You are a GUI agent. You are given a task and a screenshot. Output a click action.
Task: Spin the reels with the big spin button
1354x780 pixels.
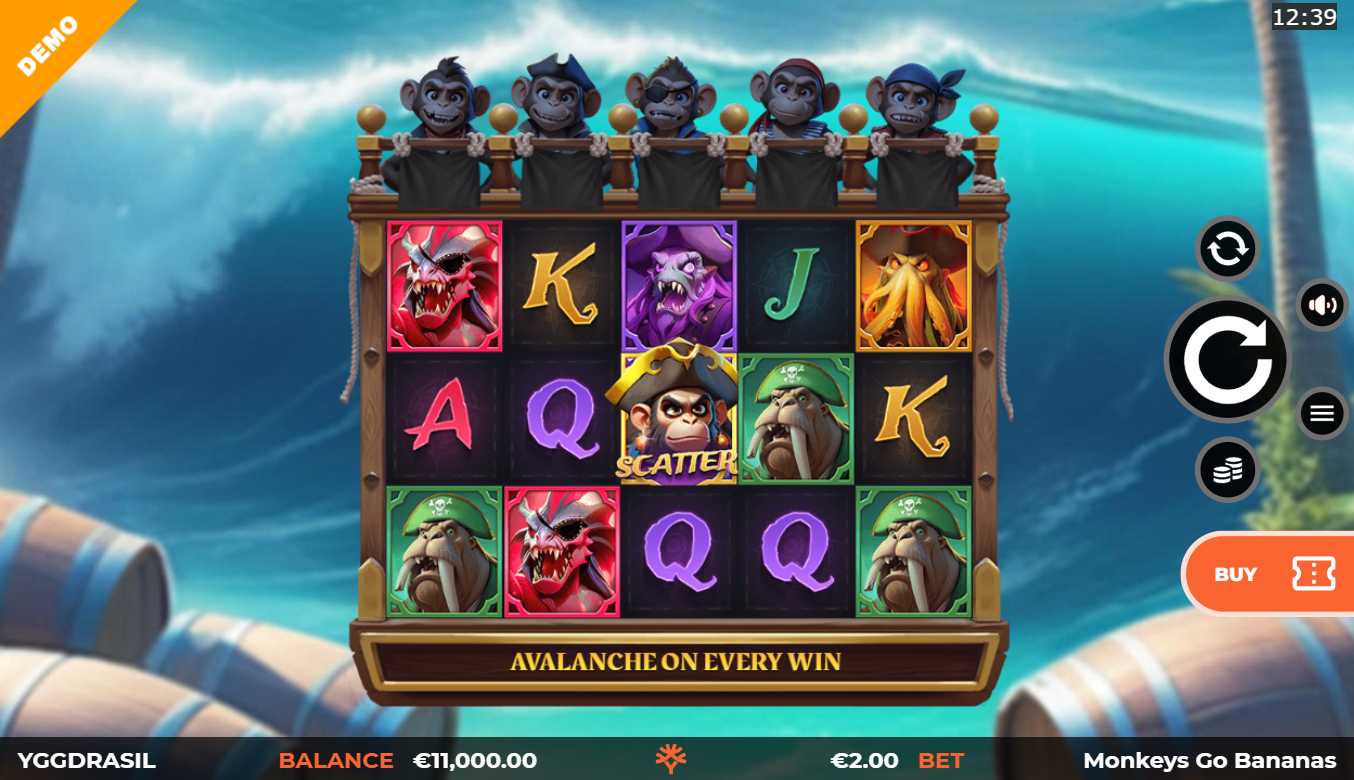(x=1227, y=359)
